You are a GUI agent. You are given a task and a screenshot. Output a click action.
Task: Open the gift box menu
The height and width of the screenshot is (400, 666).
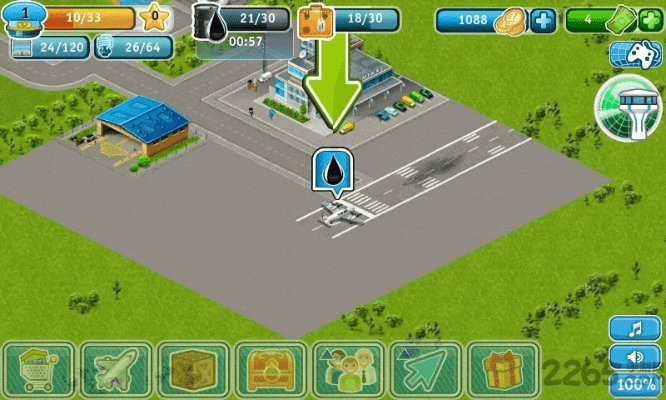pos(502,369)
